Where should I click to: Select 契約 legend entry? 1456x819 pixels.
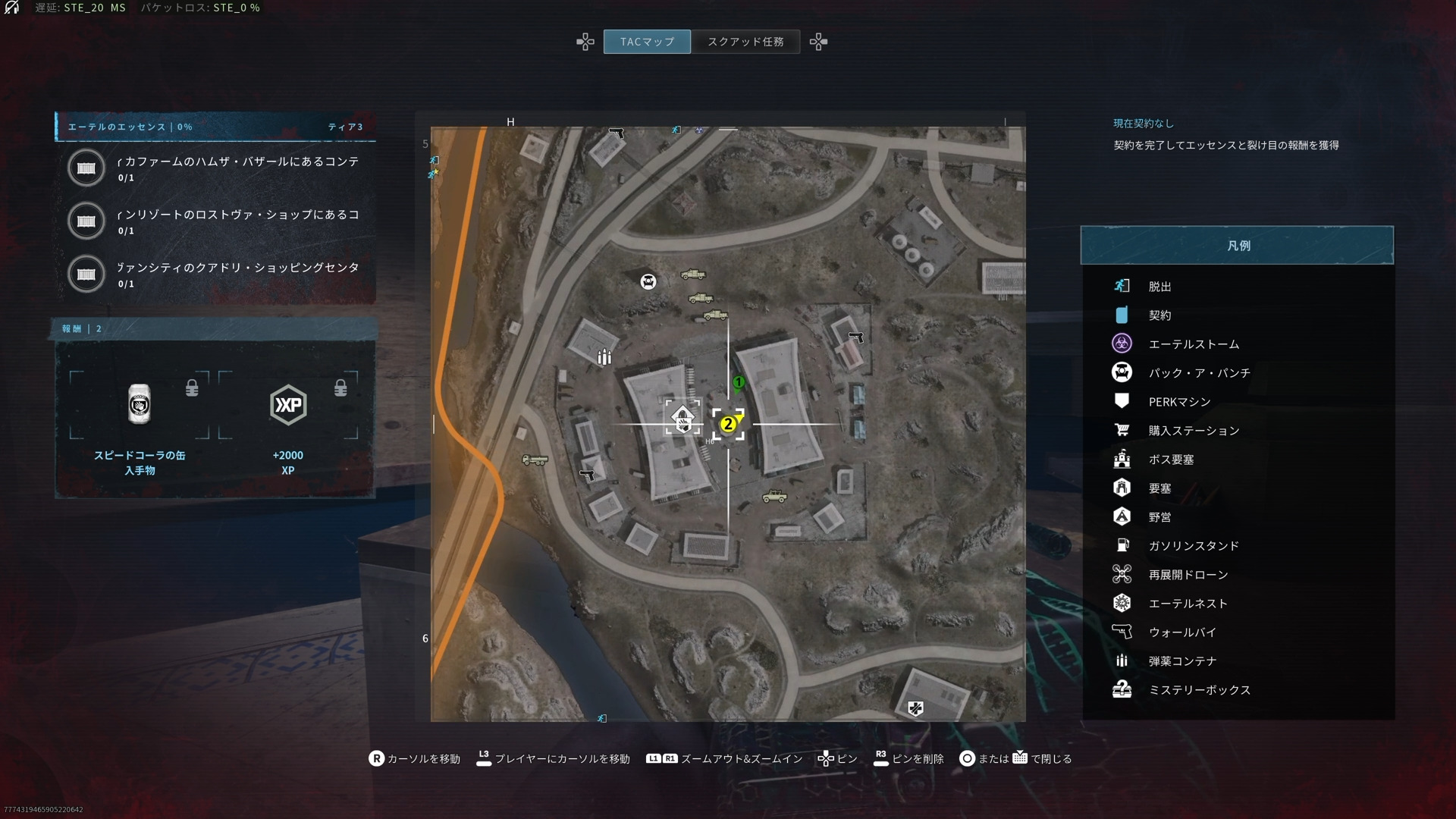click(x=1159, y=315)
